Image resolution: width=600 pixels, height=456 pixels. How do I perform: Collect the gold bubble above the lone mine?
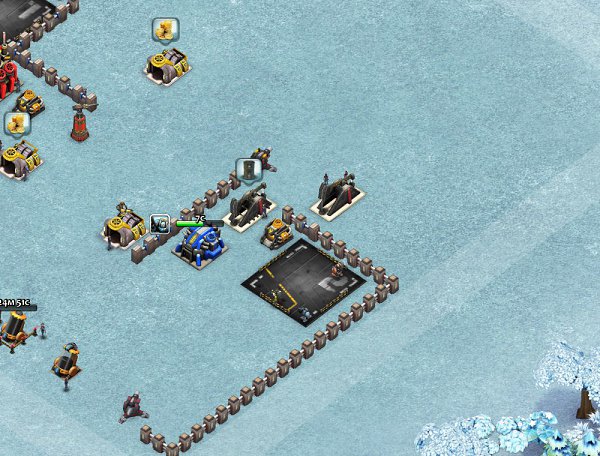(165, 30)
